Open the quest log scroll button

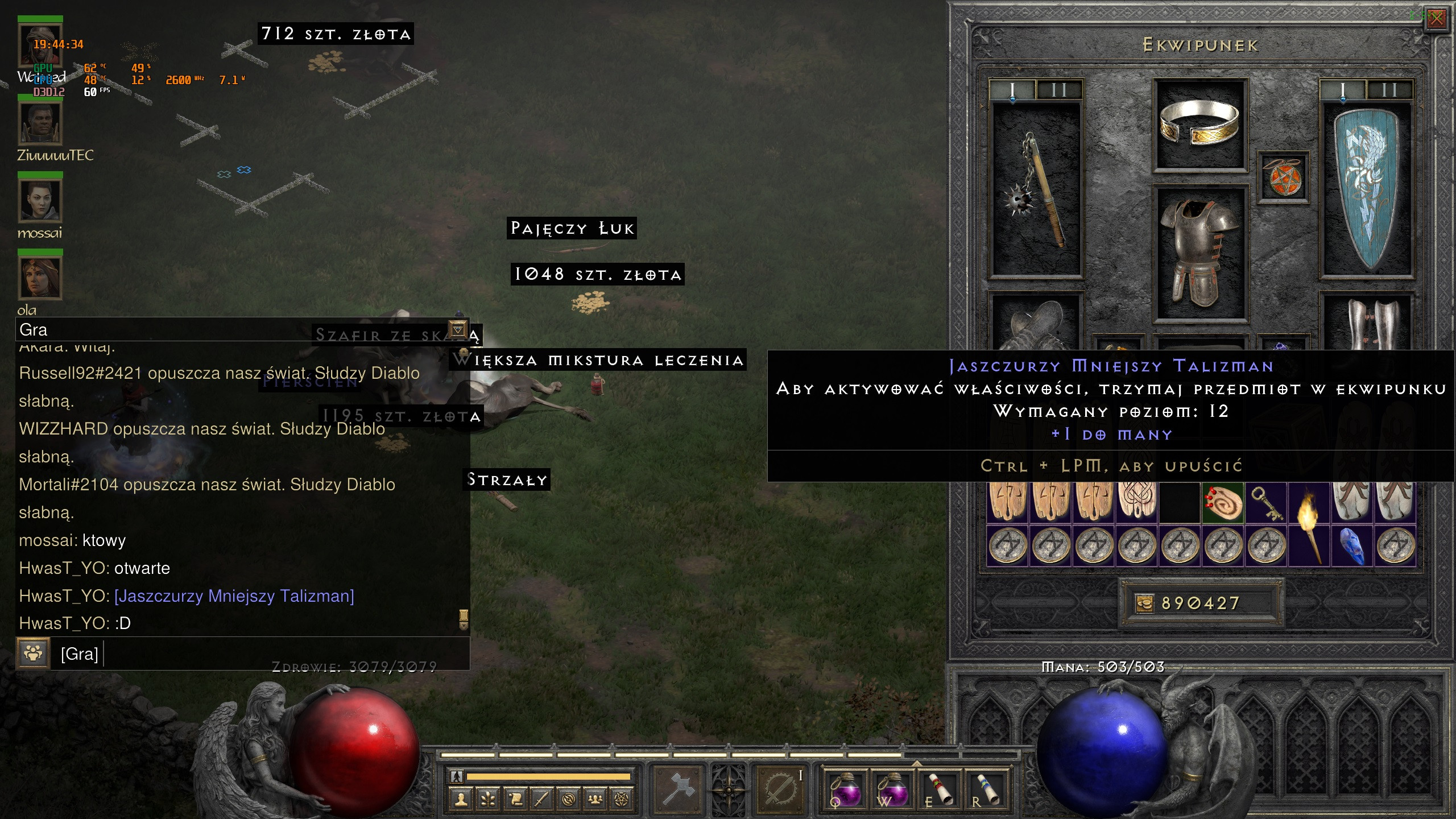click(x=515, y=800)
